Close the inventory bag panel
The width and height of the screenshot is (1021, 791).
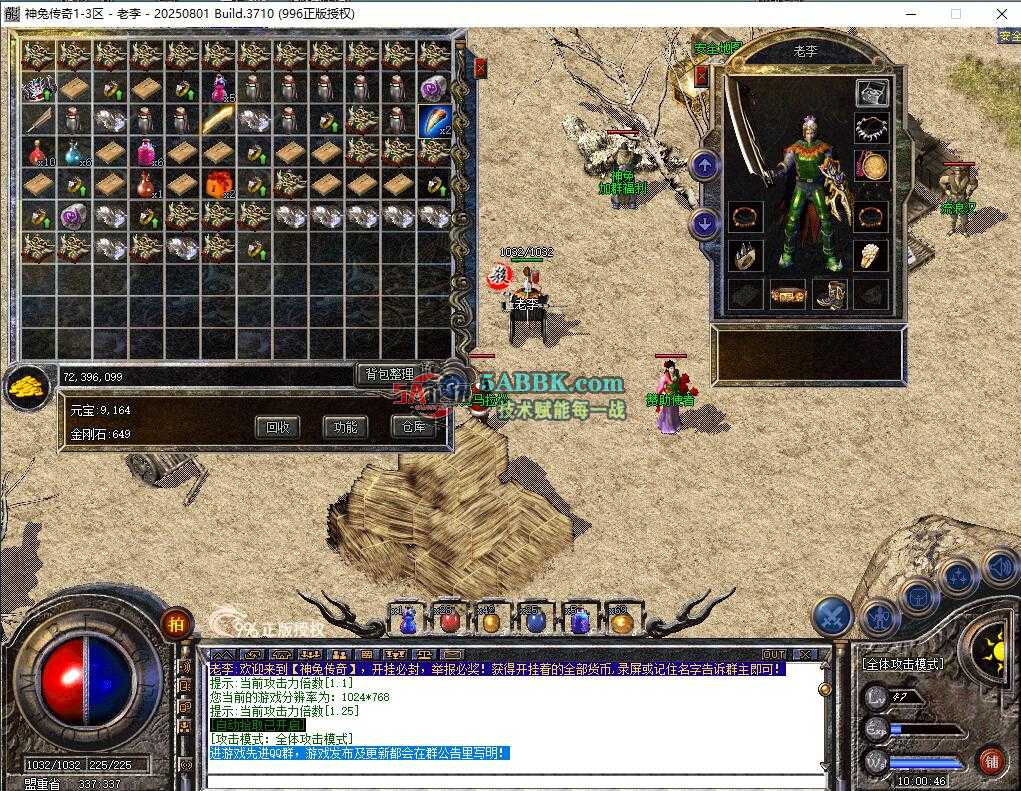[x=480, y=68]
